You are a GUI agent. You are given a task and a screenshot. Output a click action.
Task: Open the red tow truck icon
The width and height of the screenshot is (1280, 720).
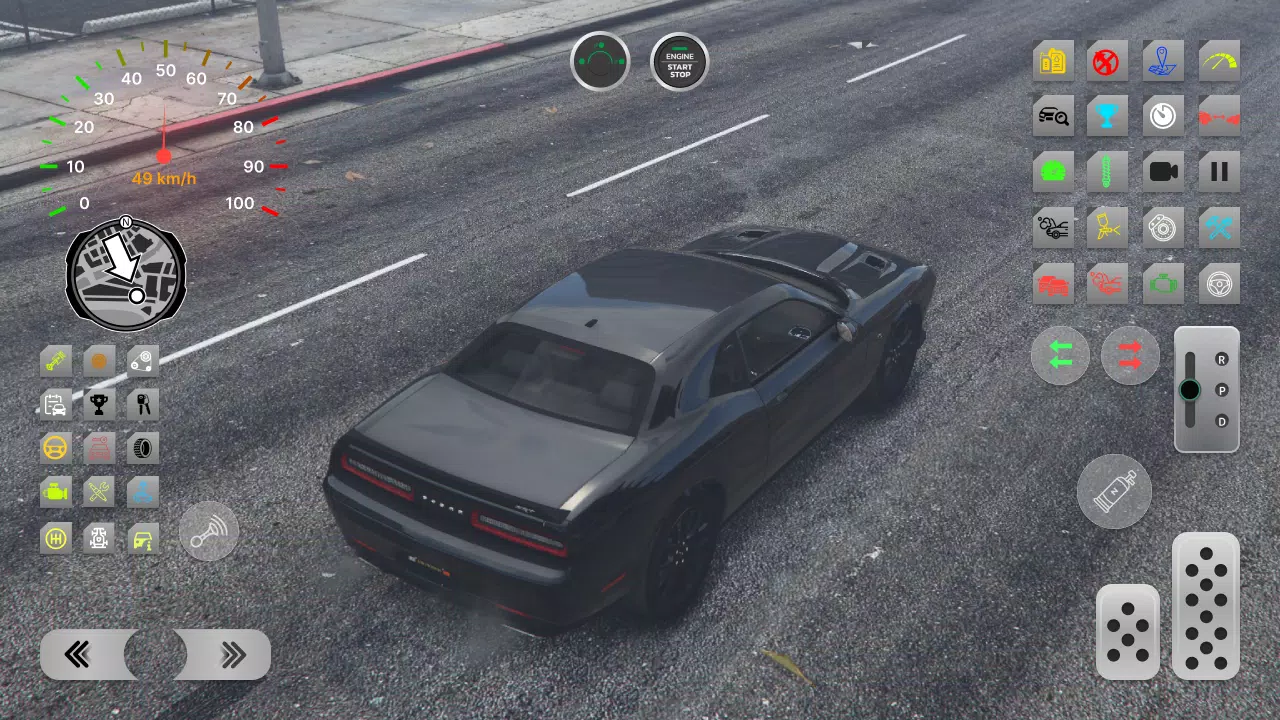(x=1107, y=283)
